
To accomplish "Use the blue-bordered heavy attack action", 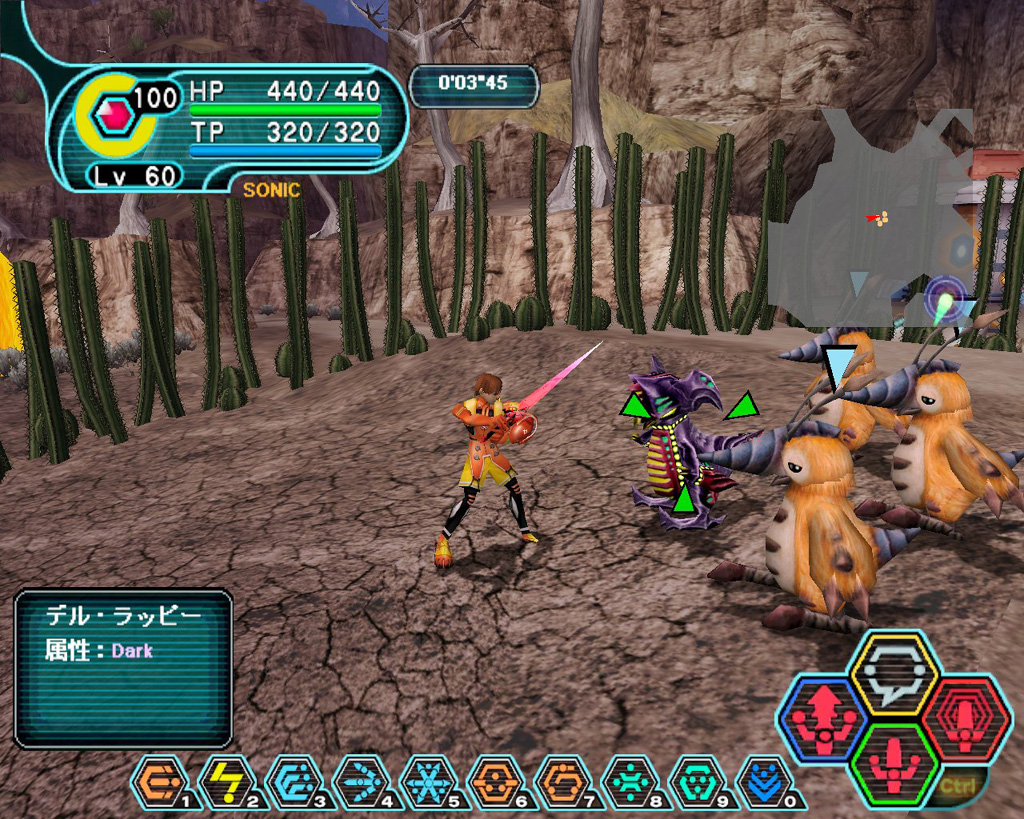I will click(823, 719).
